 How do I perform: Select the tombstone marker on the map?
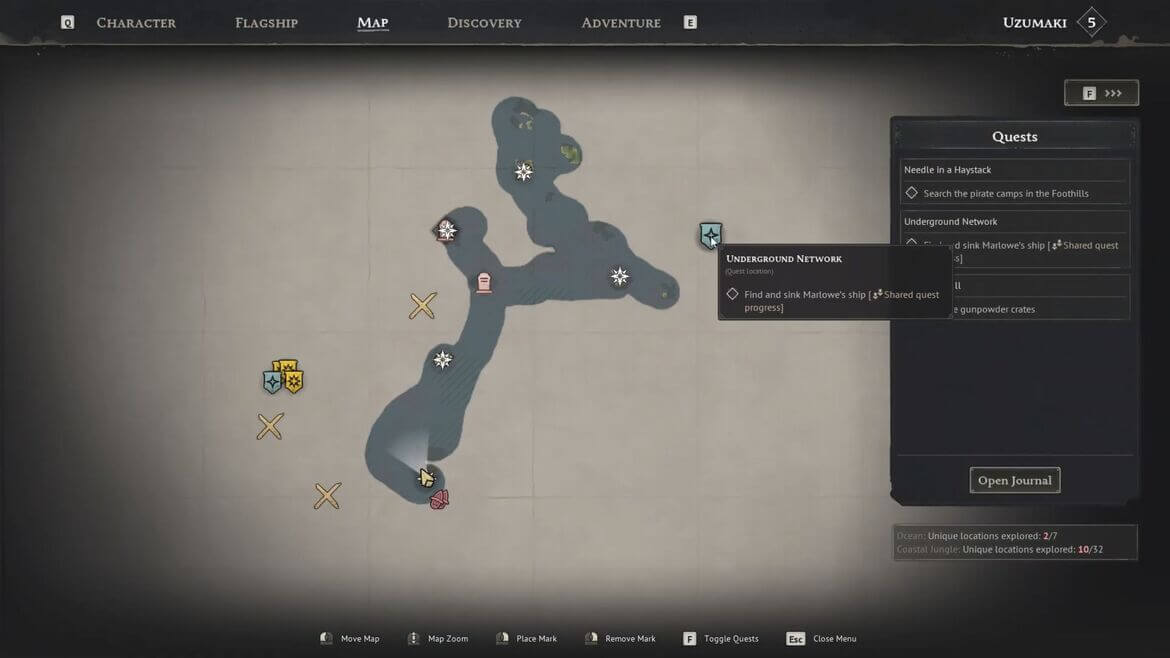(484, 283)
